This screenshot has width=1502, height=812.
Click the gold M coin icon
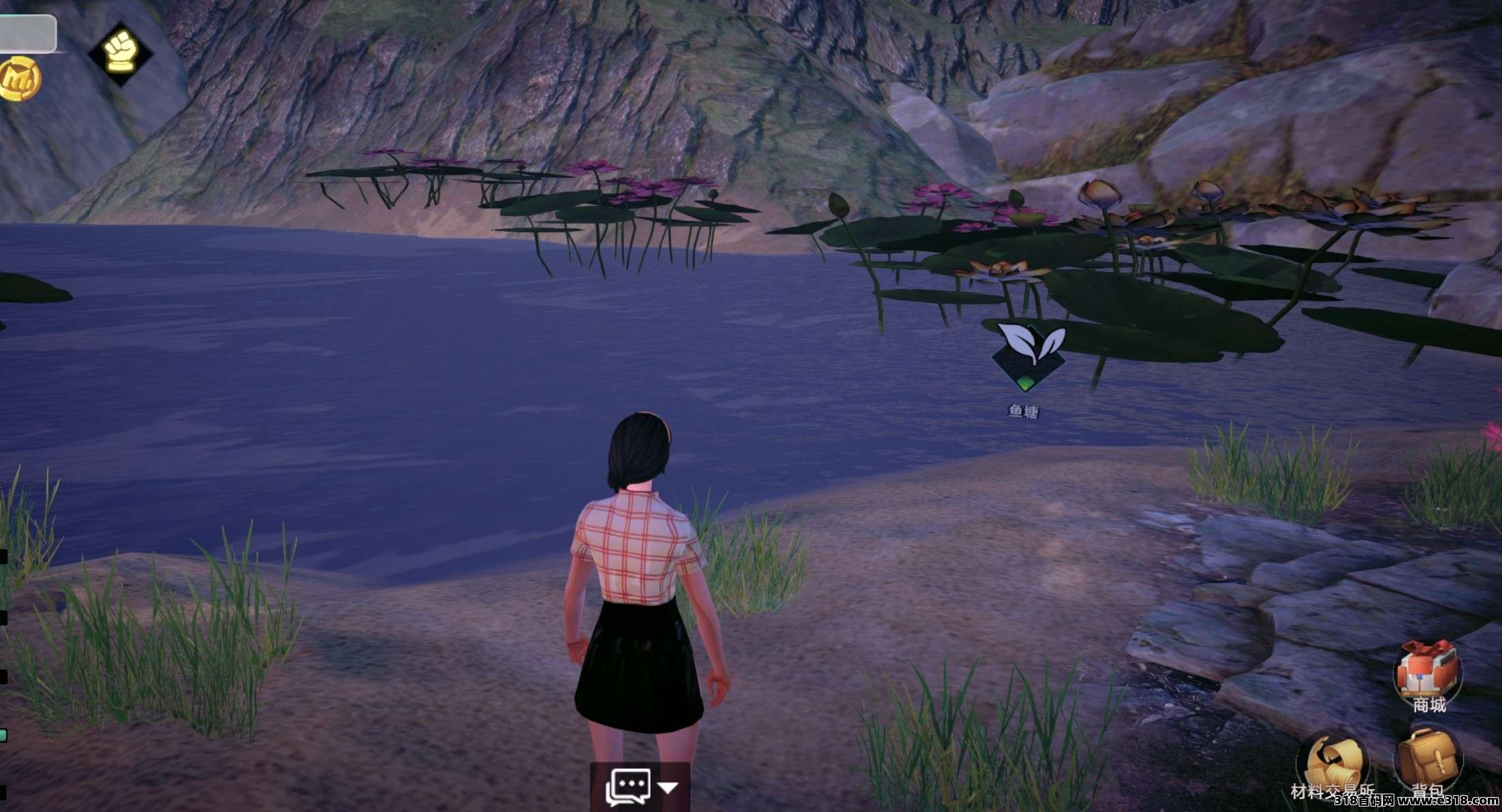[18, 80]
